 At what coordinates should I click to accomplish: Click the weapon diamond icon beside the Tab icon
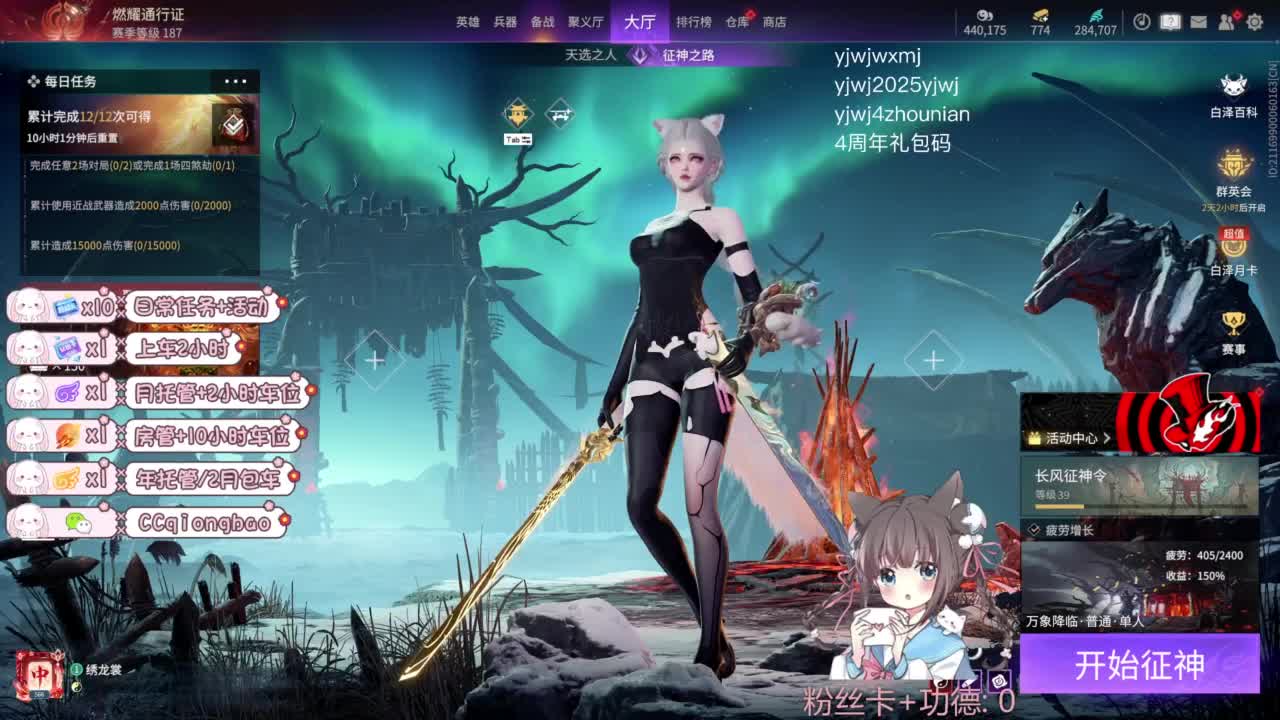click(560, 114)
